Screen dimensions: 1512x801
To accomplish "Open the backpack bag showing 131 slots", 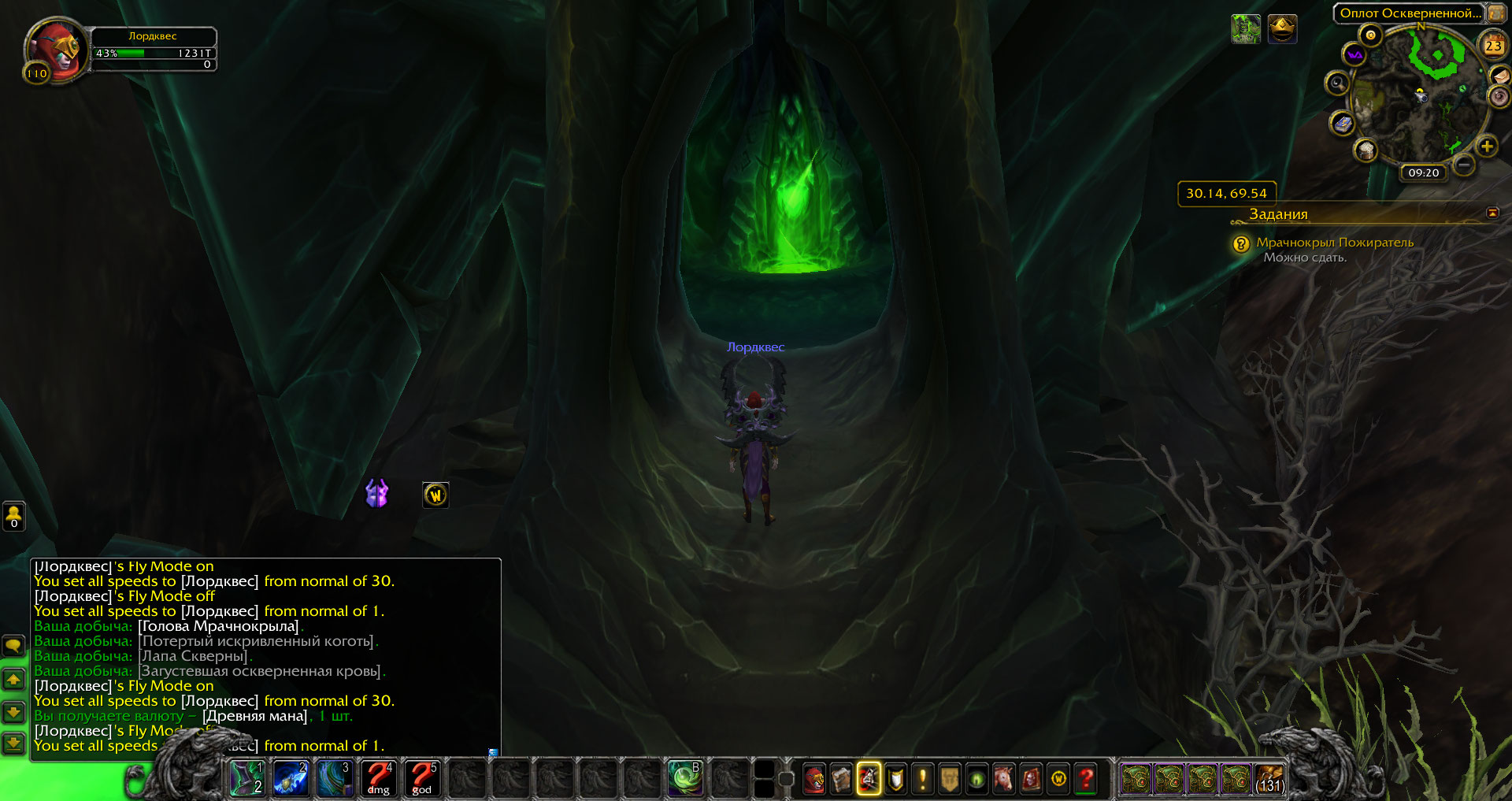I will point(1269,779).
